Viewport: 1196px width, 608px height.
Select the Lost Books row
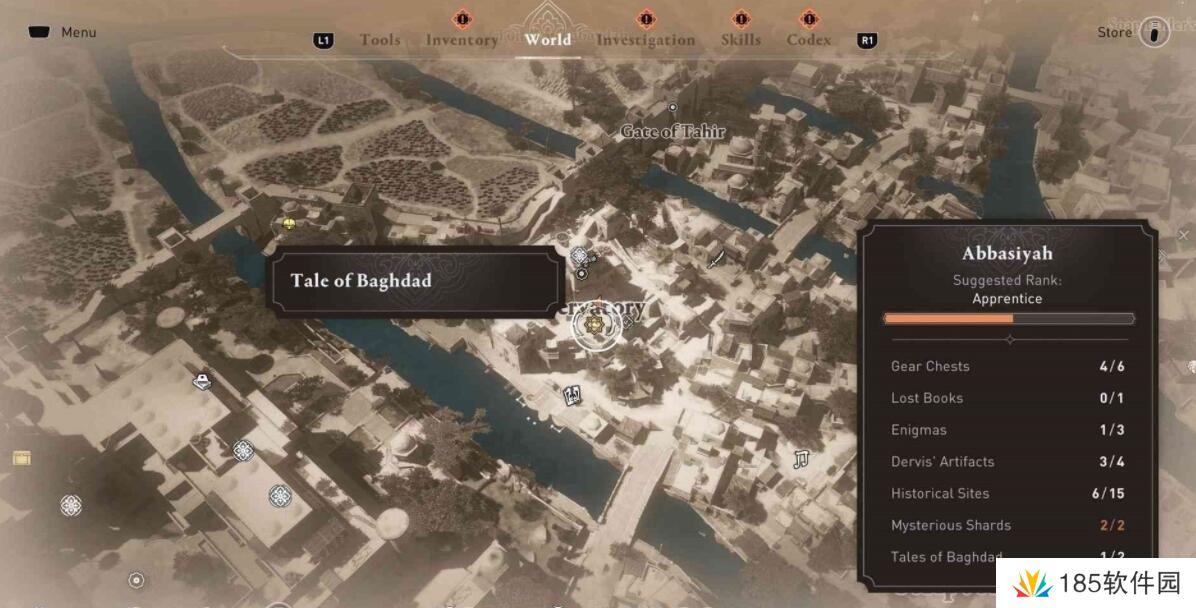[1008, 398]
